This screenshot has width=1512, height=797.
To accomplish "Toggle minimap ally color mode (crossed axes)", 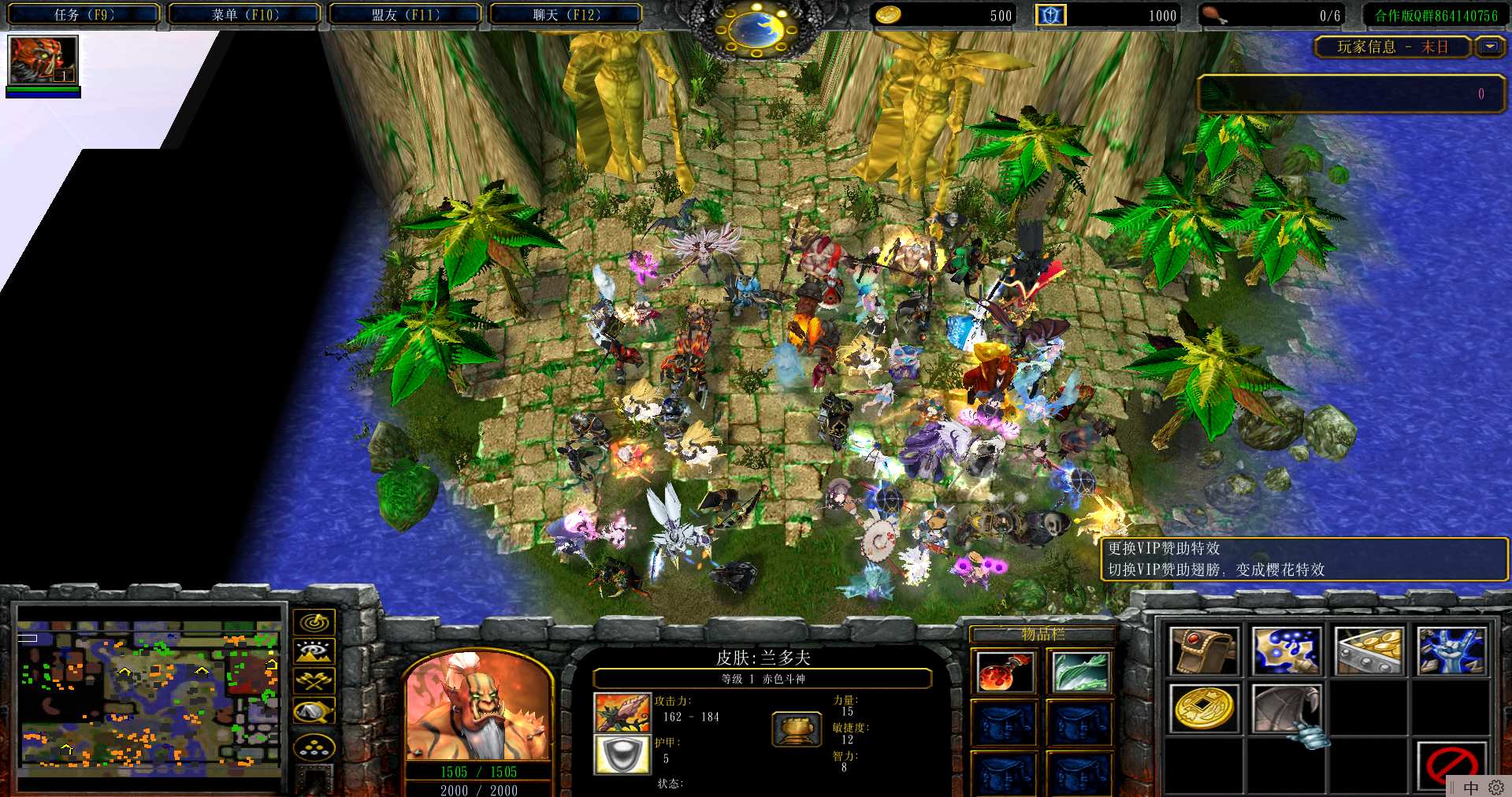I will (314, 680).
